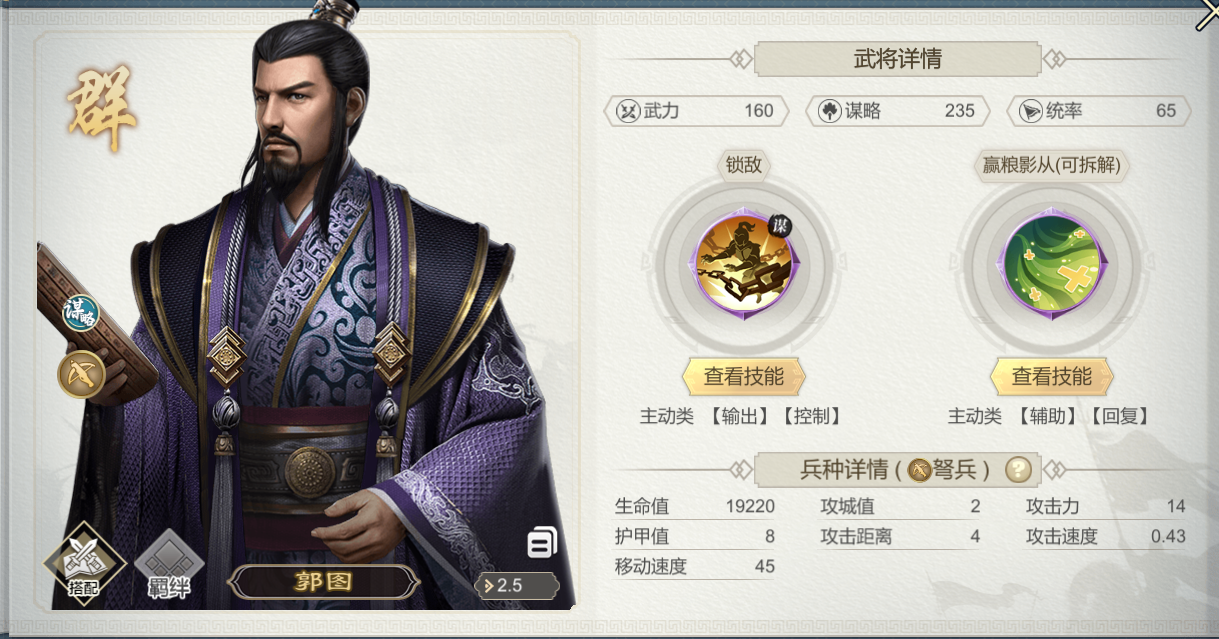Click the 谋略 strategy type badge
Screen dimensions: 1219x639
81,314
